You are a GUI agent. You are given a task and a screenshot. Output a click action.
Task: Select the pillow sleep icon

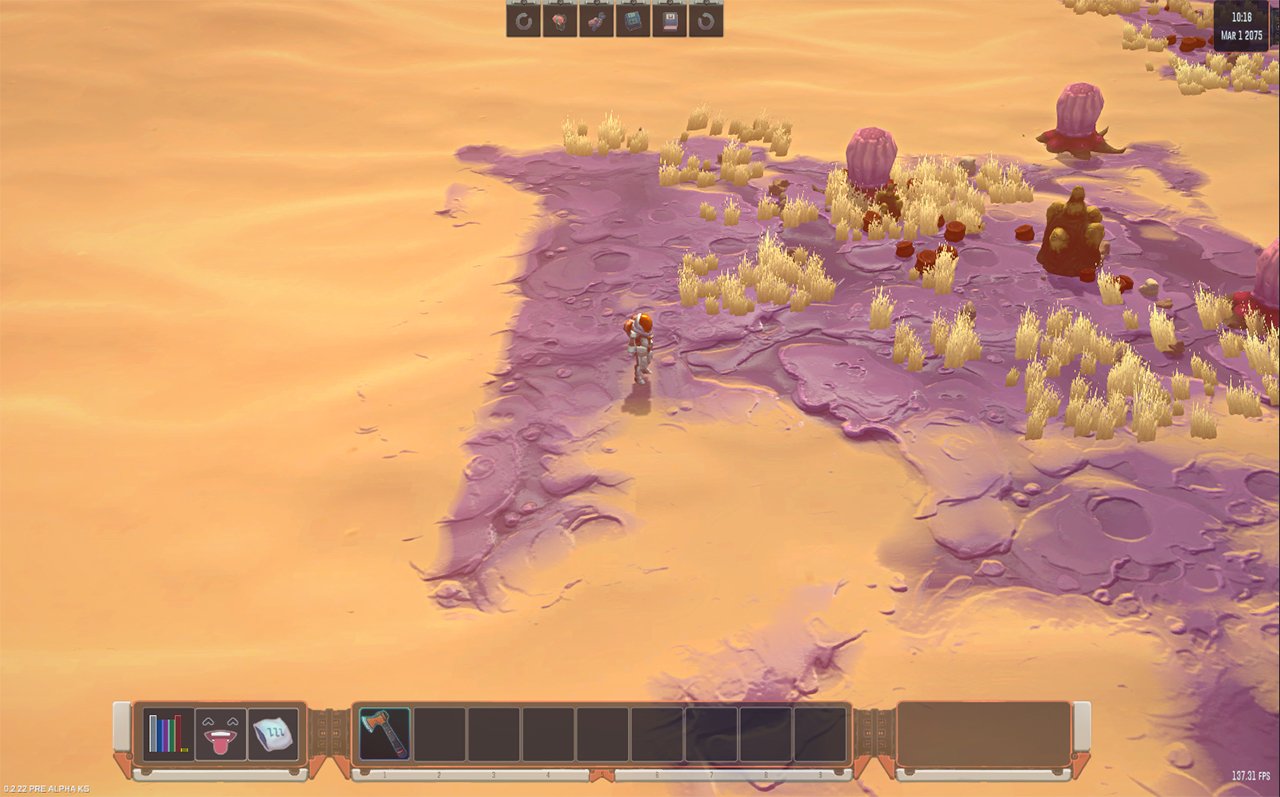[272, 735]
